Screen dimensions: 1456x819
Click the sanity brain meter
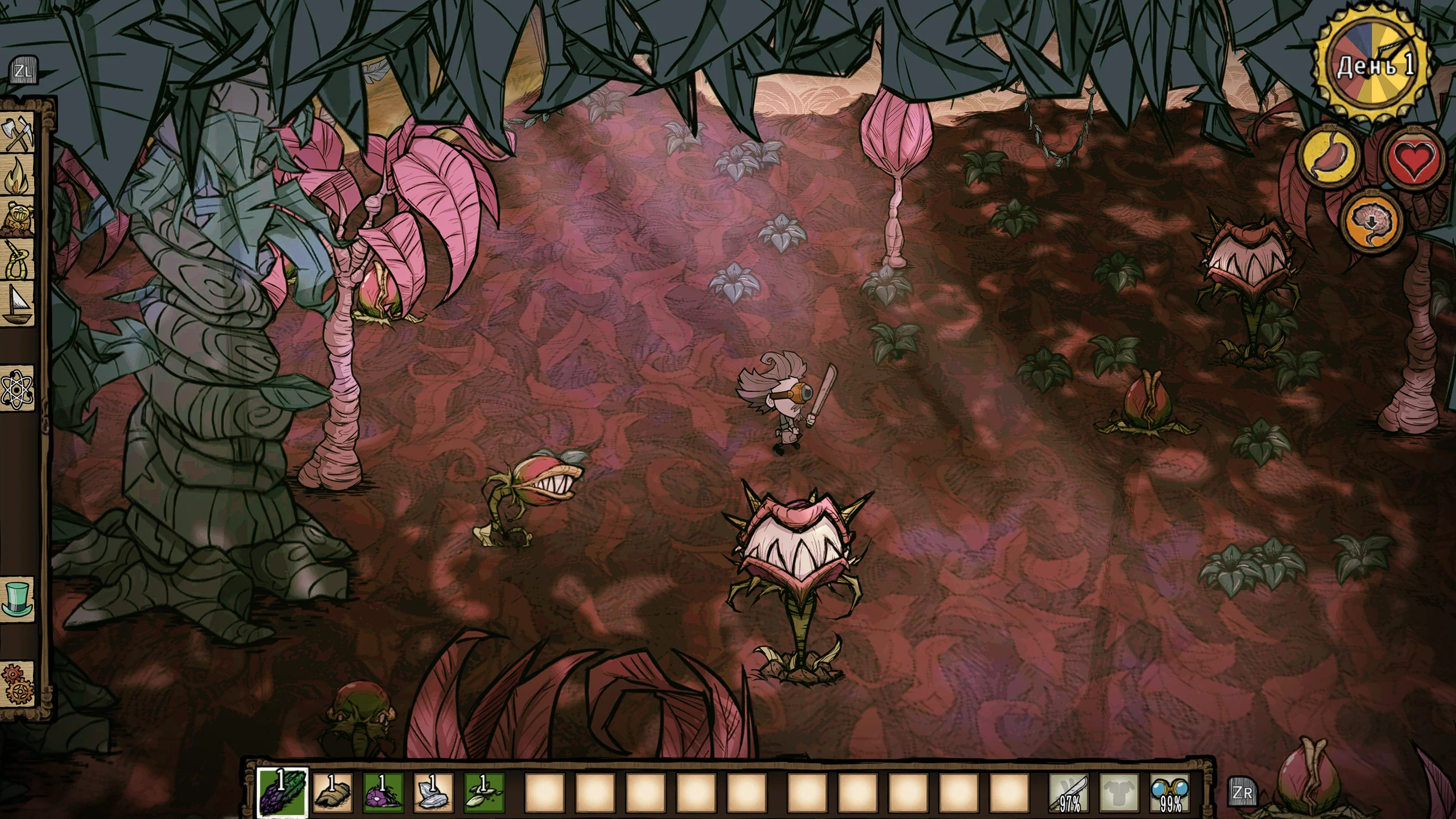click(x=1372, y=222)
